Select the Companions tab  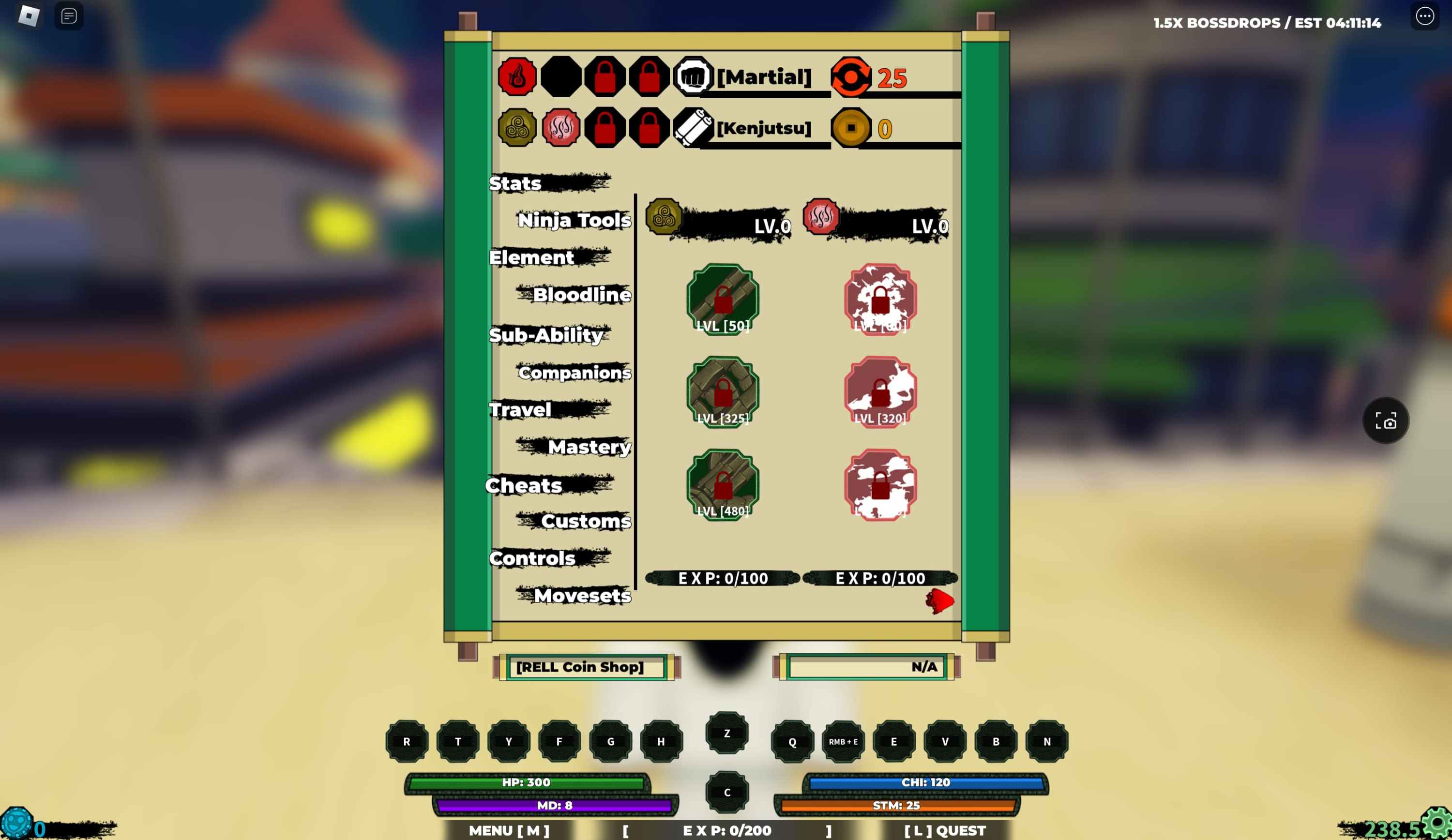574,374
